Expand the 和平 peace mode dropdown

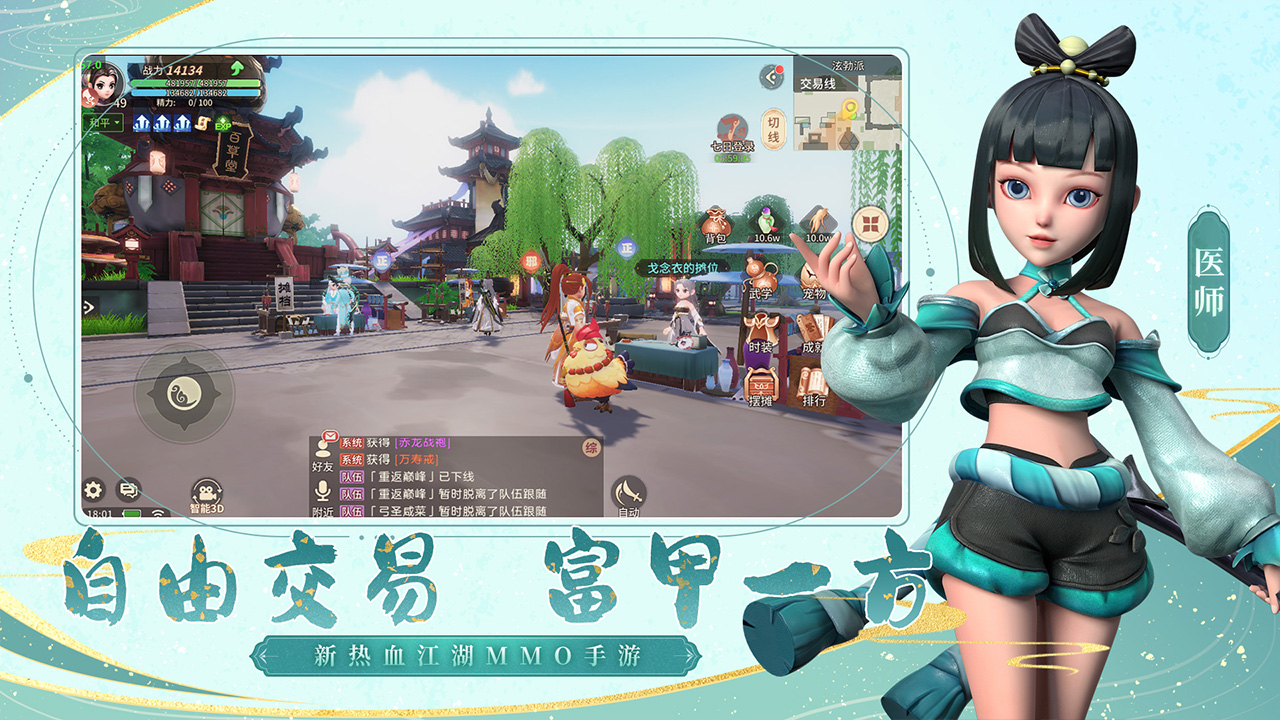[x=104, y=122]
